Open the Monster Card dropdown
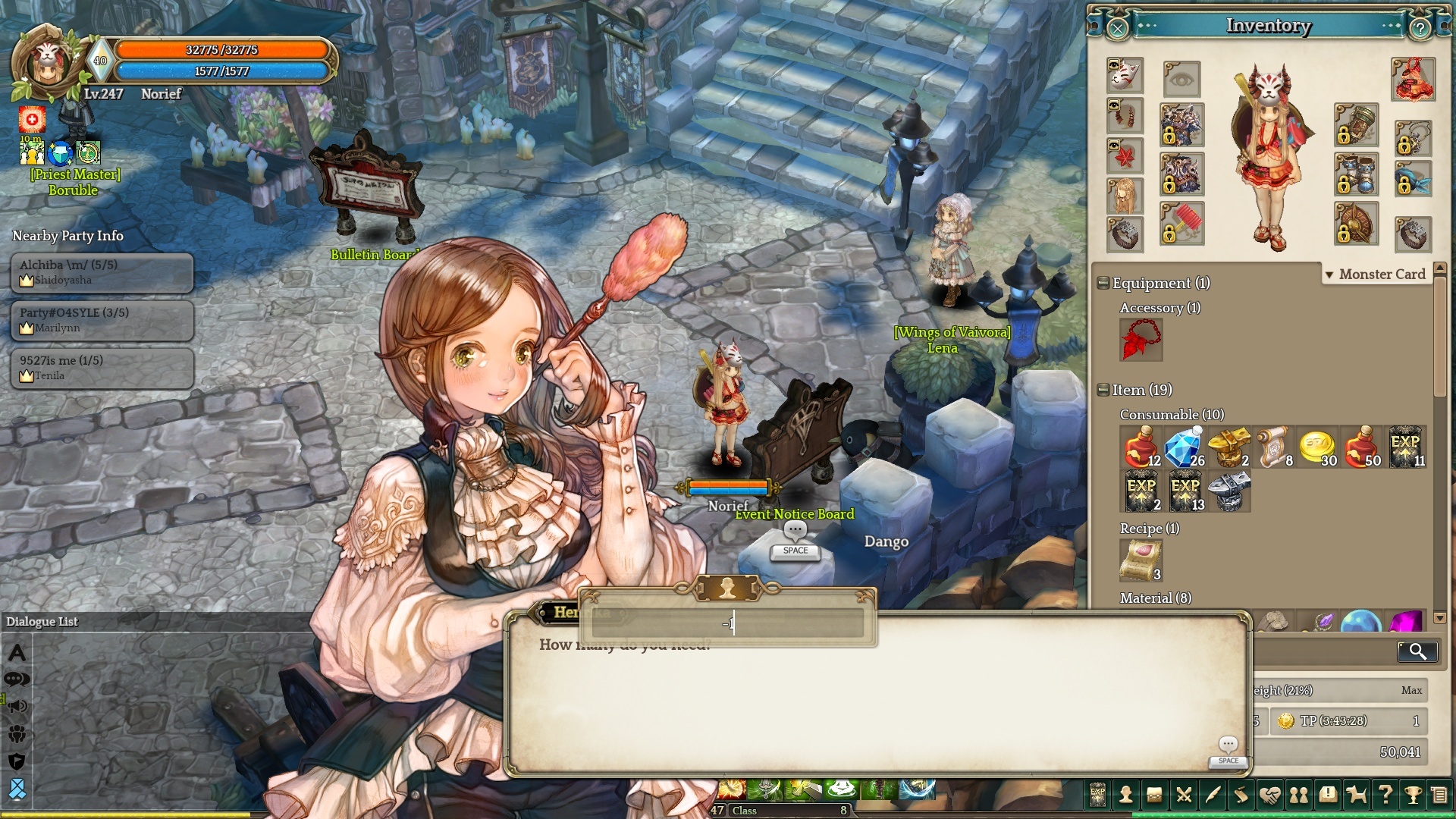Viewport: 1456px width, 819px height. 1376,275
